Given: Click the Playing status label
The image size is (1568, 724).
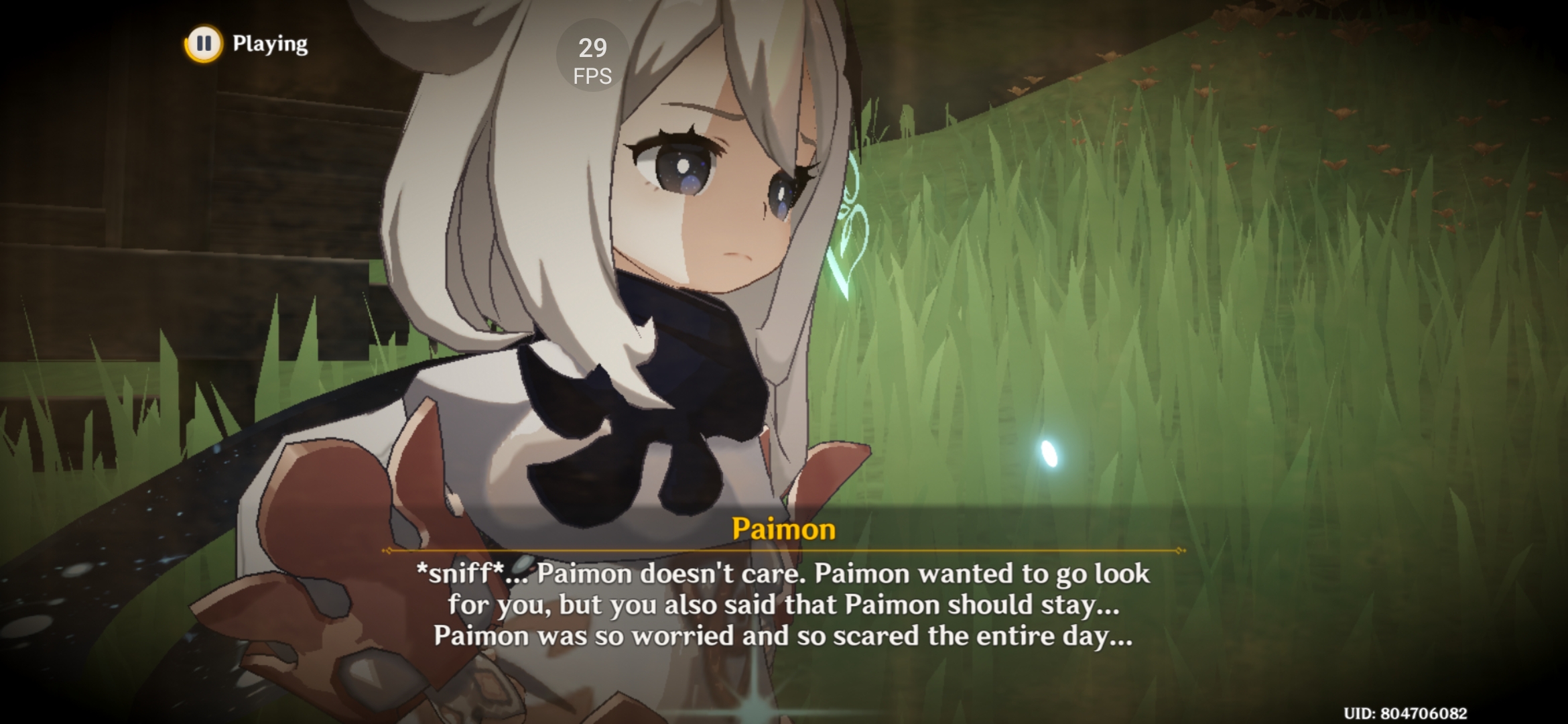Looking at the screenshot, I should [x=270, y=44].
